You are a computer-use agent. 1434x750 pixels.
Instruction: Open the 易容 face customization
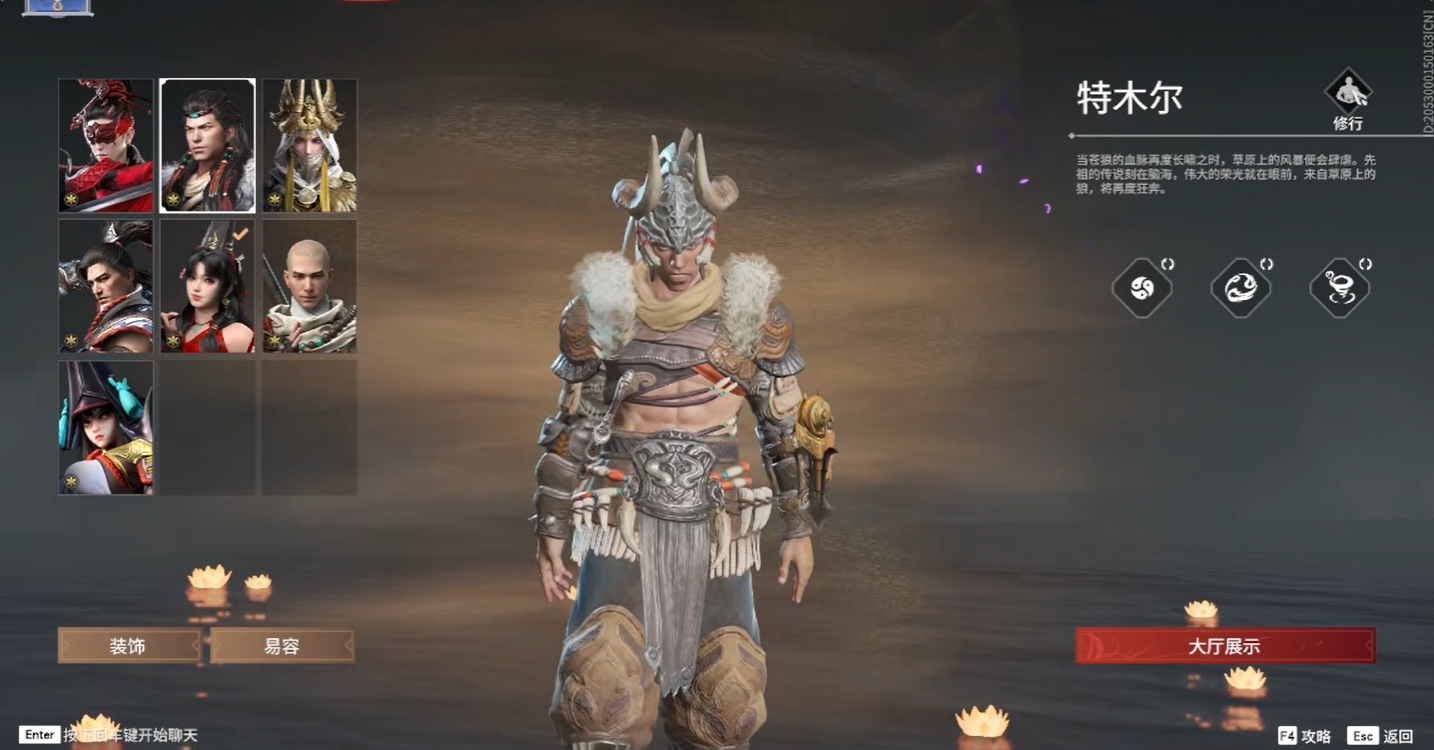282,646
